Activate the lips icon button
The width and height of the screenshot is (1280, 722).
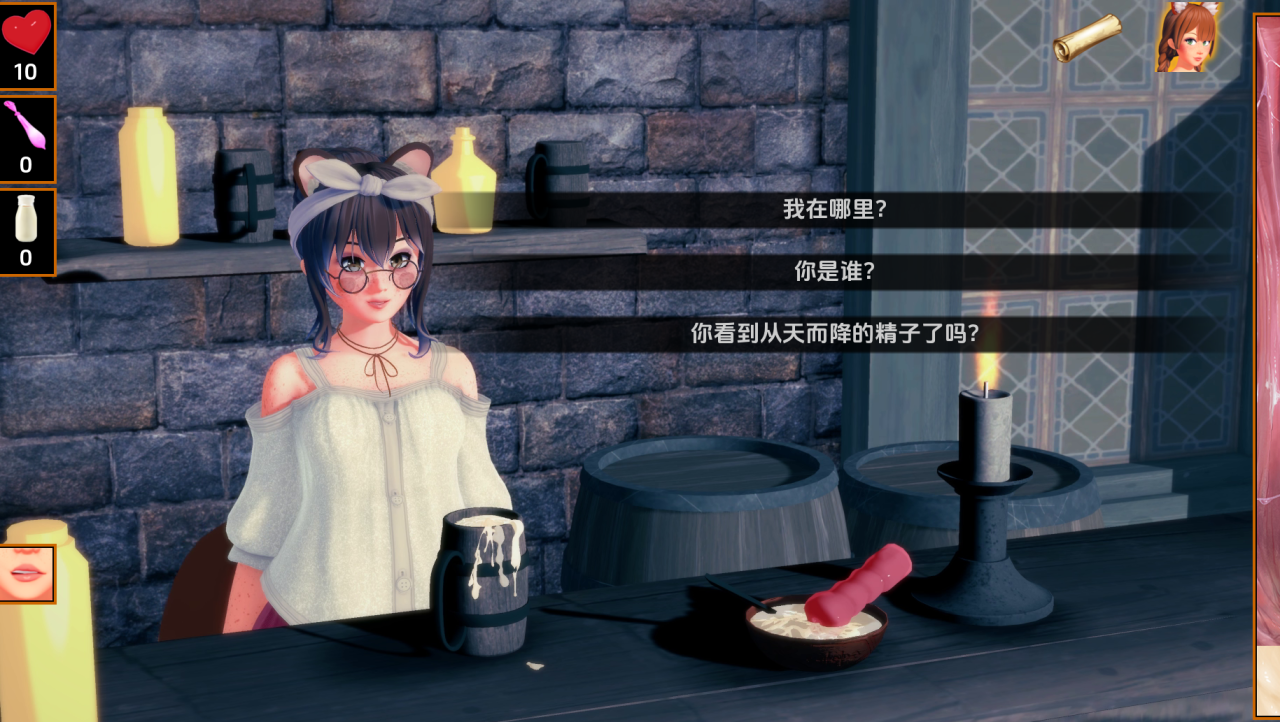(27, 574)
